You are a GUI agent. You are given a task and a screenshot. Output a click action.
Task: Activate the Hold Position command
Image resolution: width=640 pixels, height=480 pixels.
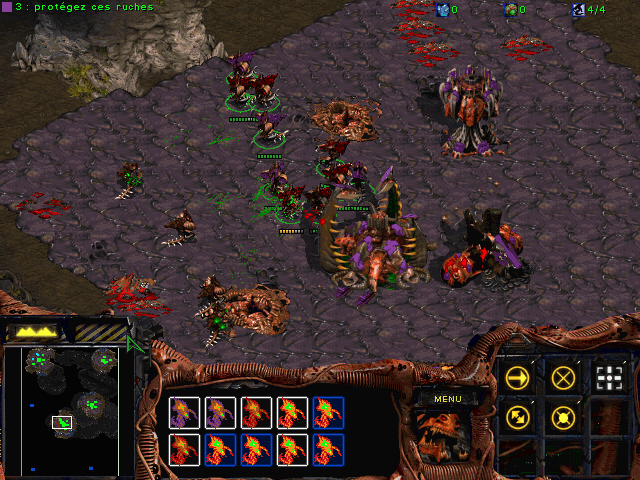pos(563,418)
